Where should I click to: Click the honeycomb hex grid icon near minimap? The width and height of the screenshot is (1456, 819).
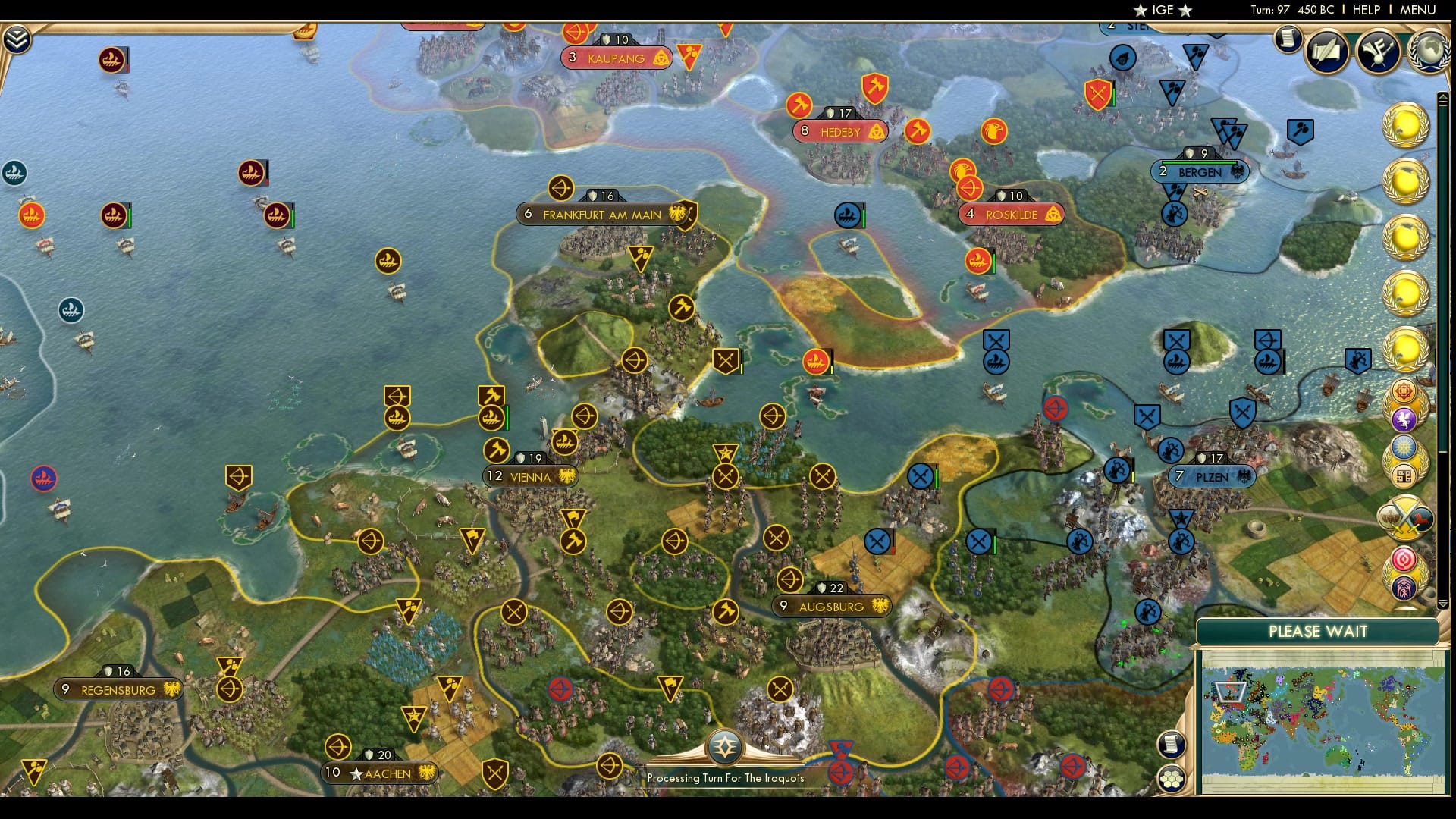coord(1172,777)
